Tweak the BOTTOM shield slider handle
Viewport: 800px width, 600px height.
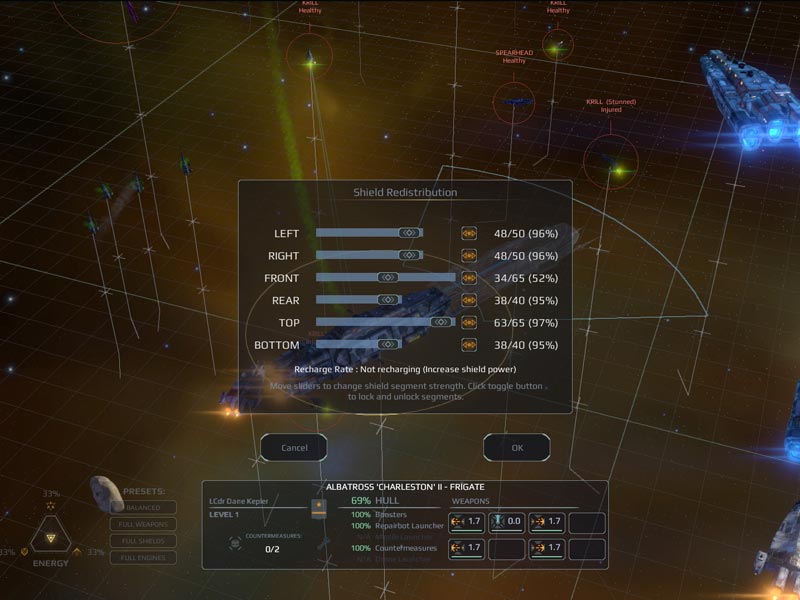(x=387, y=345)
